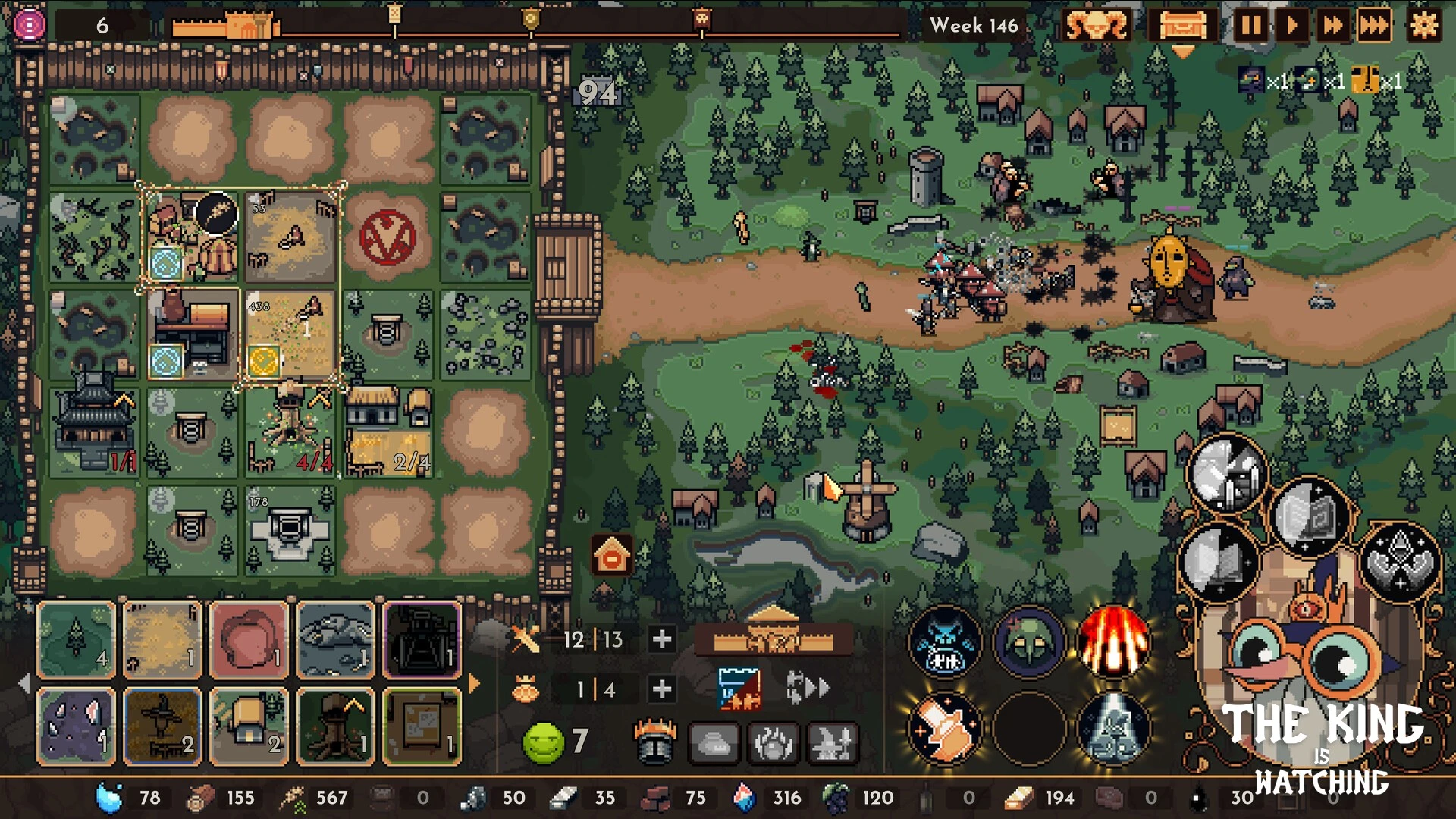
Task: Select the pine forest tile card
Action: pyautogui.click(x=77, y=639)
